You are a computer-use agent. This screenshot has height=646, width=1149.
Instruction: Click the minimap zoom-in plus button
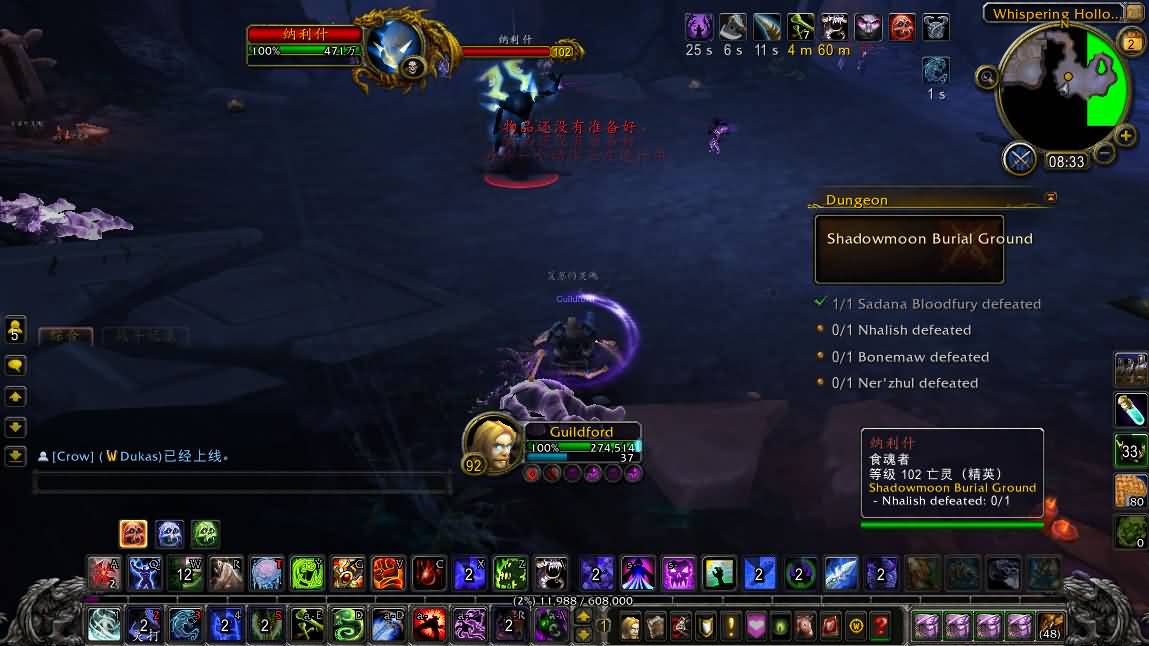click(x=1126, y=136)
